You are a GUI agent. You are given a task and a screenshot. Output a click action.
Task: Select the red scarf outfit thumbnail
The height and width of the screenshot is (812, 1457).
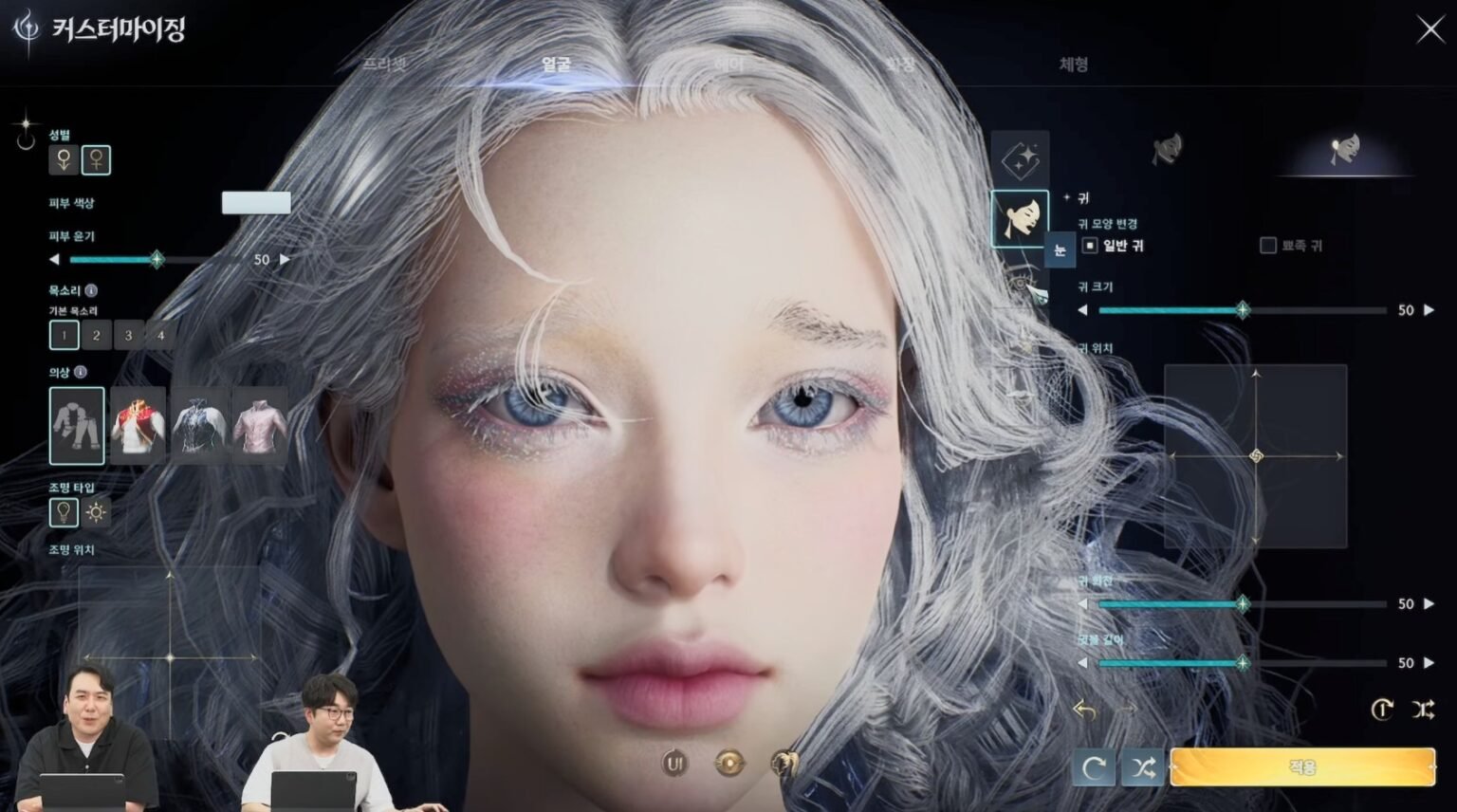pyautogui.click(x=138, y=426)
